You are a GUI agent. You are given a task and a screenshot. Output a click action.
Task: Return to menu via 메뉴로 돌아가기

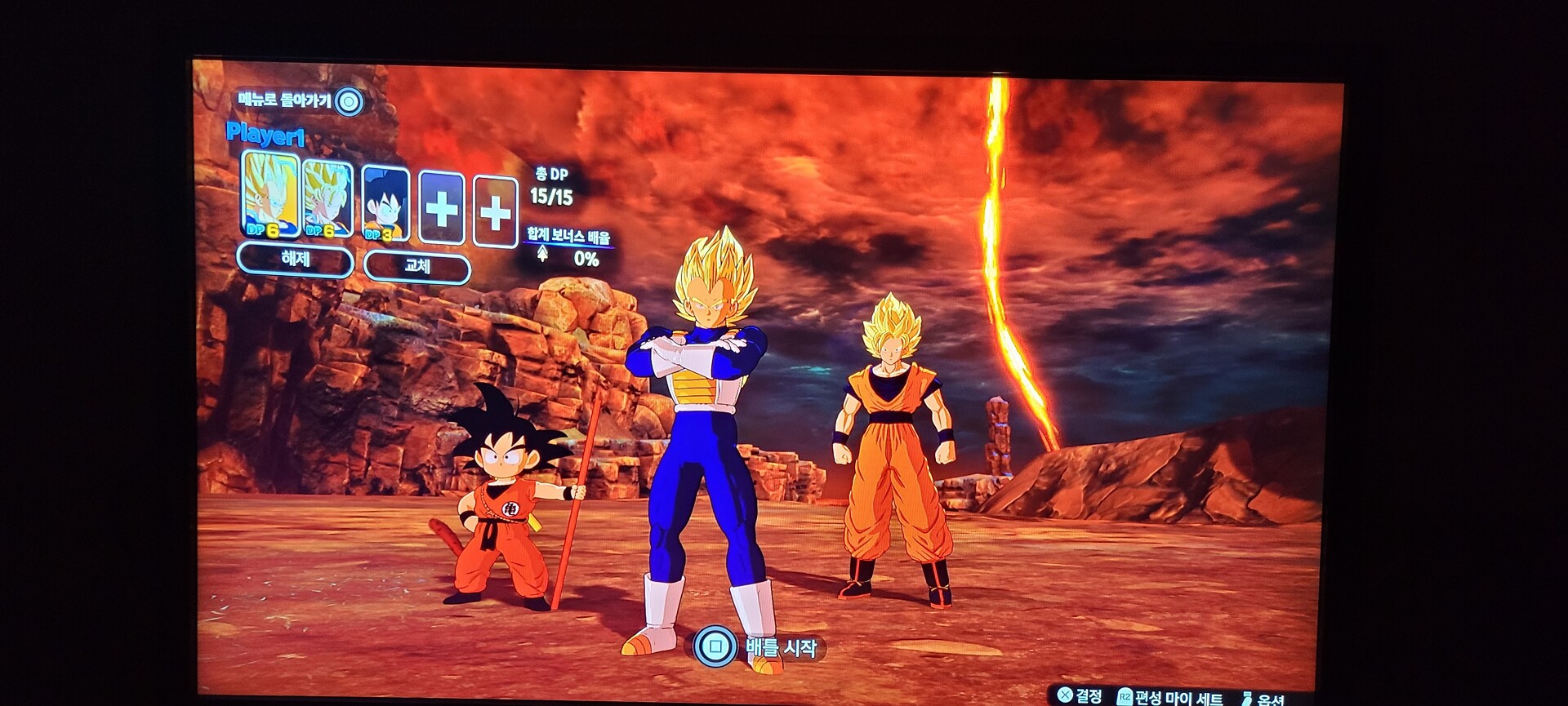[x=298, y=100]
